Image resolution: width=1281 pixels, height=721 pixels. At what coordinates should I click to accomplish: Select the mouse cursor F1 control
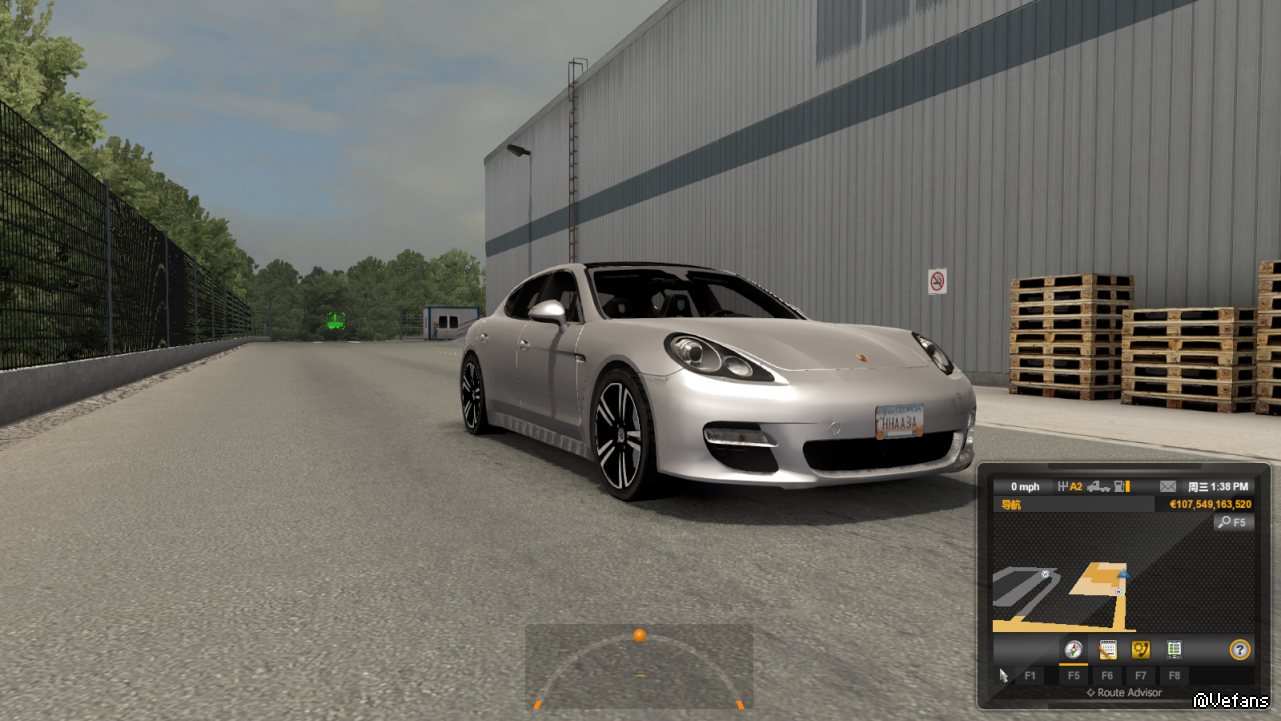pos(1004,676)
